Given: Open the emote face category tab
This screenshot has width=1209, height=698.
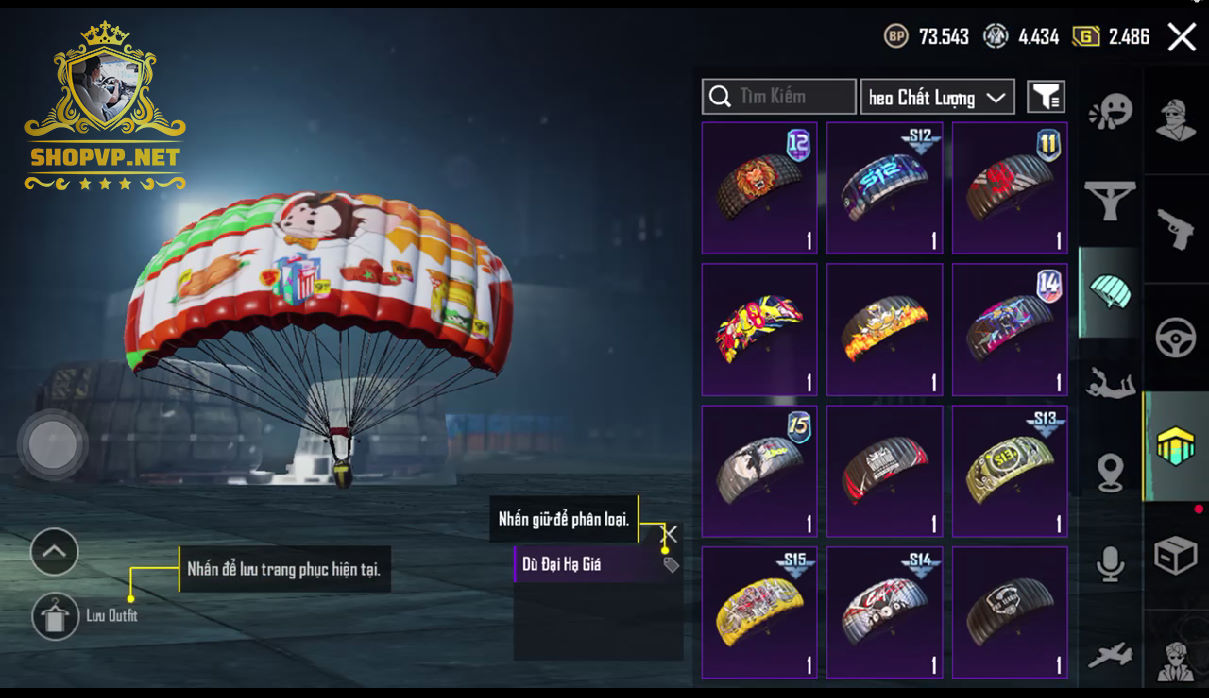Looking at the screenshot, I should pyautogui.click(x=1110, y=111).
